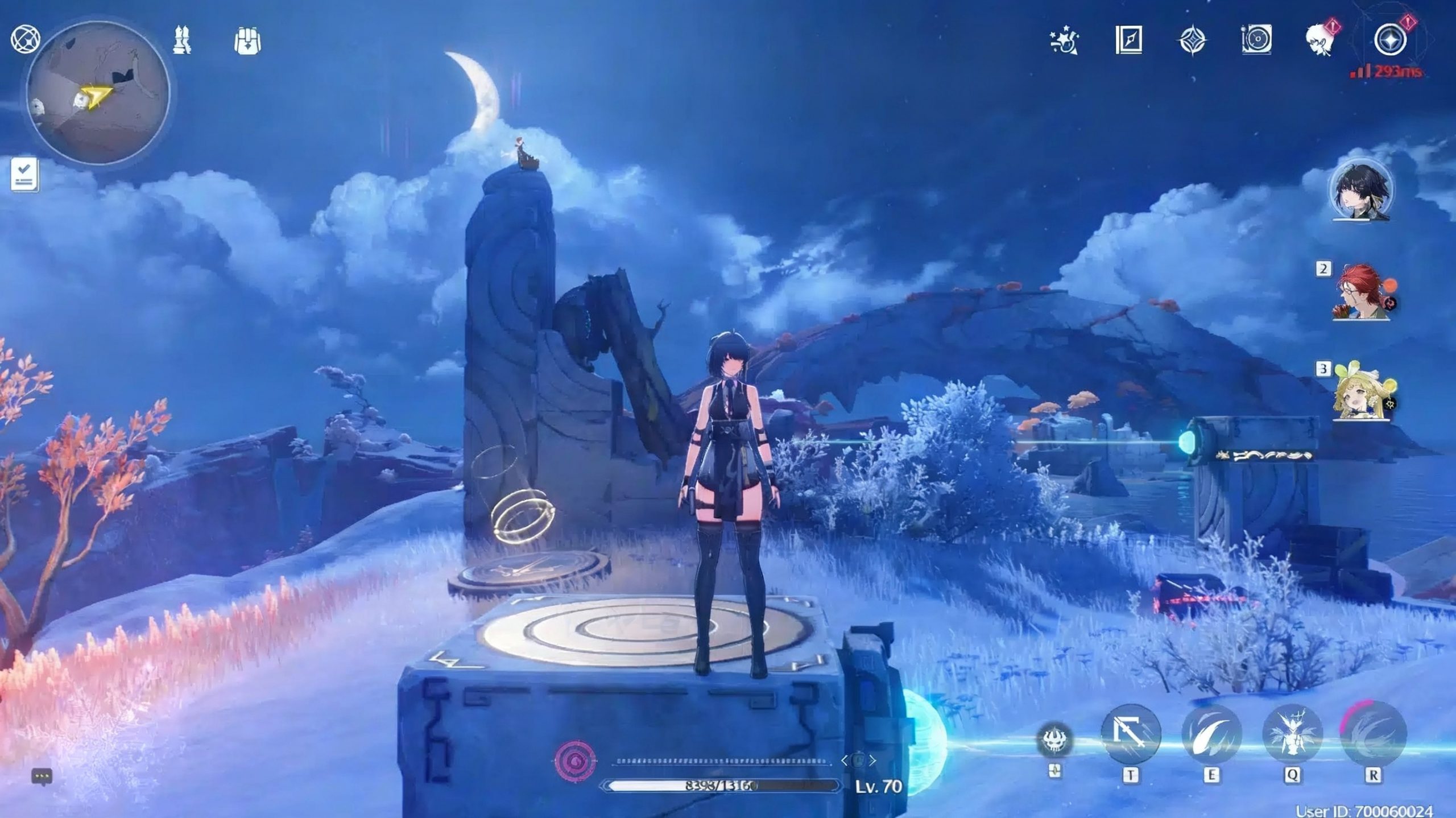Click the four-pointed star compass icon

(1192, 41)
